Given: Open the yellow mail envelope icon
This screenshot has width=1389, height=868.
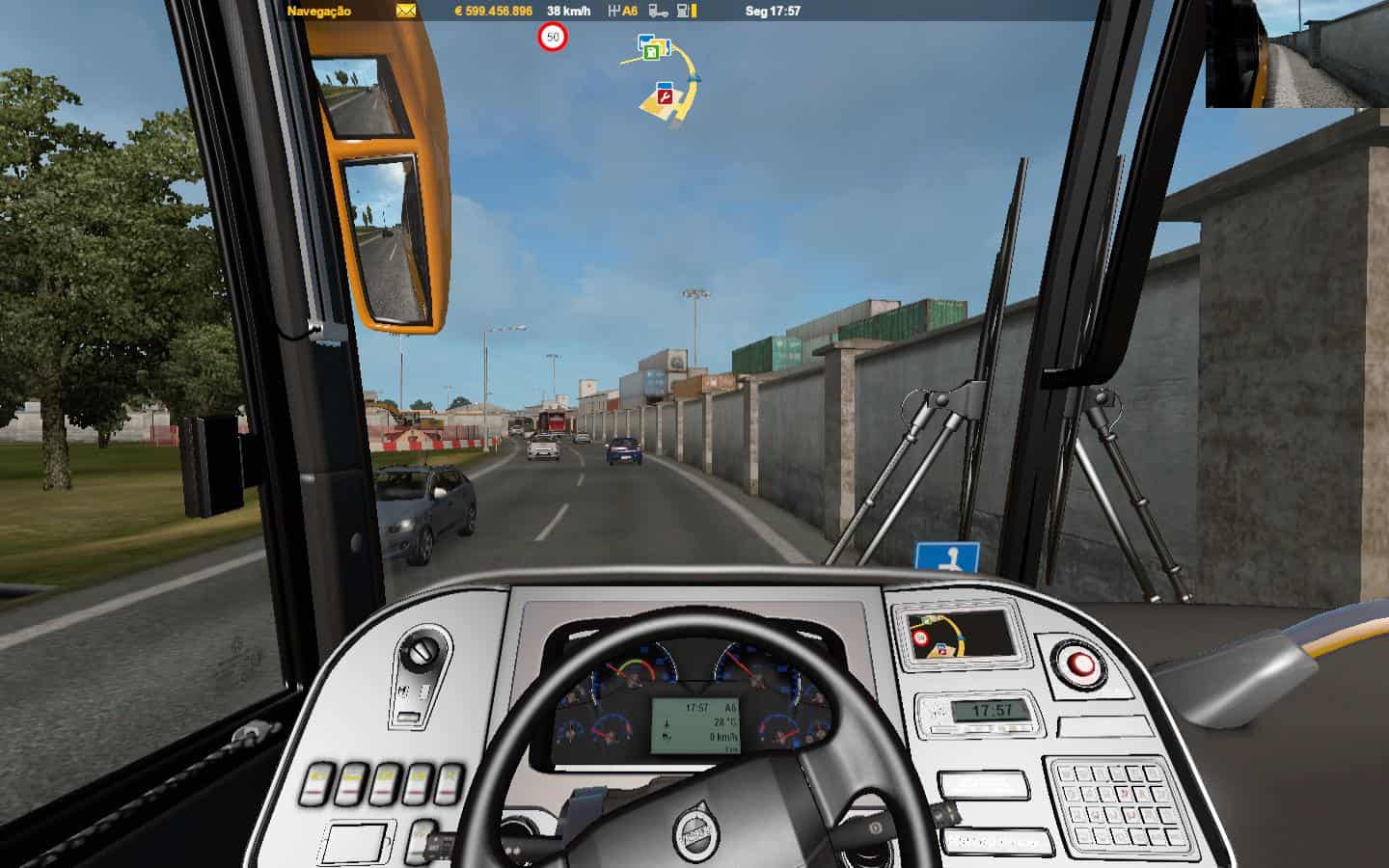Looking at the screenshot, I should click(x=405, y=12).
